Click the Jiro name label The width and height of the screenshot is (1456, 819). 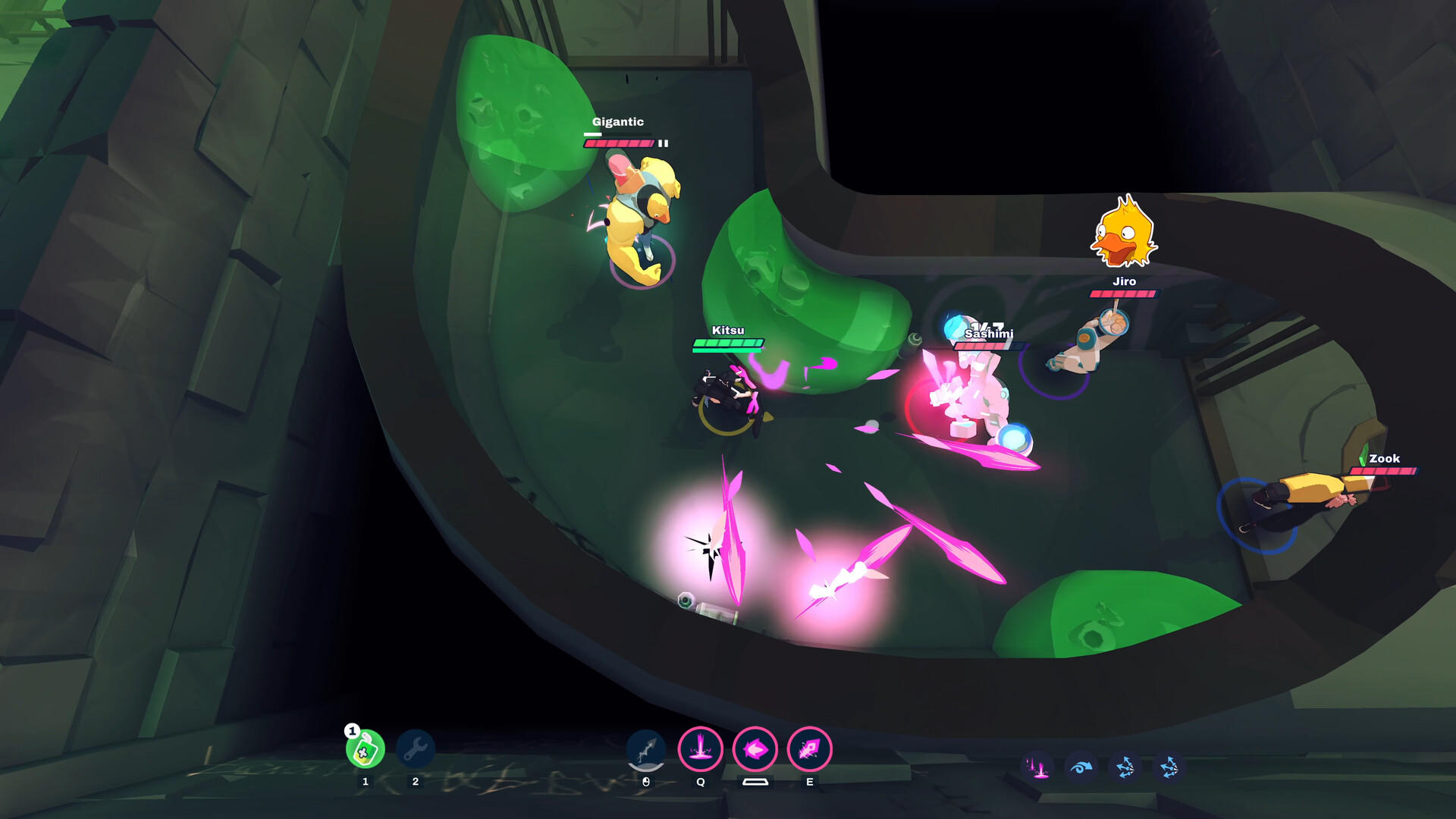click(1125, 281)
